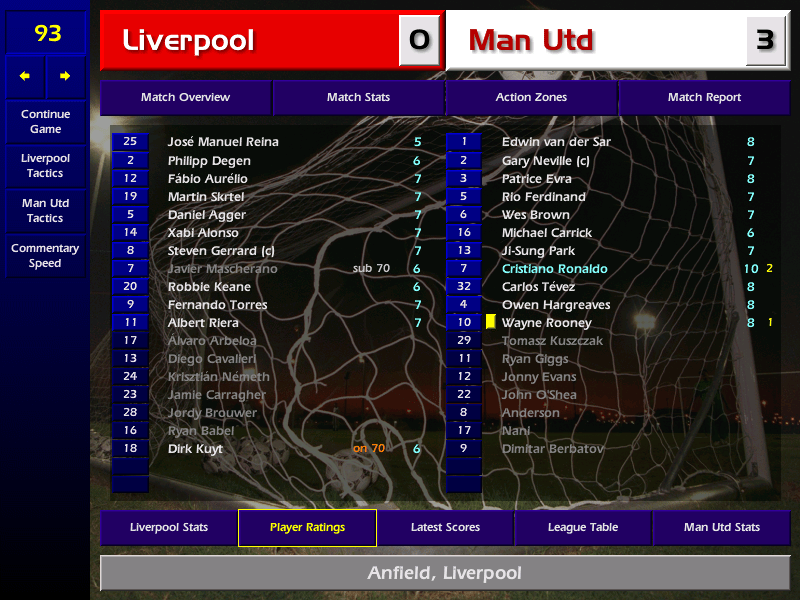Screen dimensions: 800x600
Task: Open Liverpool Tactics
Action: tap(45, 166)
